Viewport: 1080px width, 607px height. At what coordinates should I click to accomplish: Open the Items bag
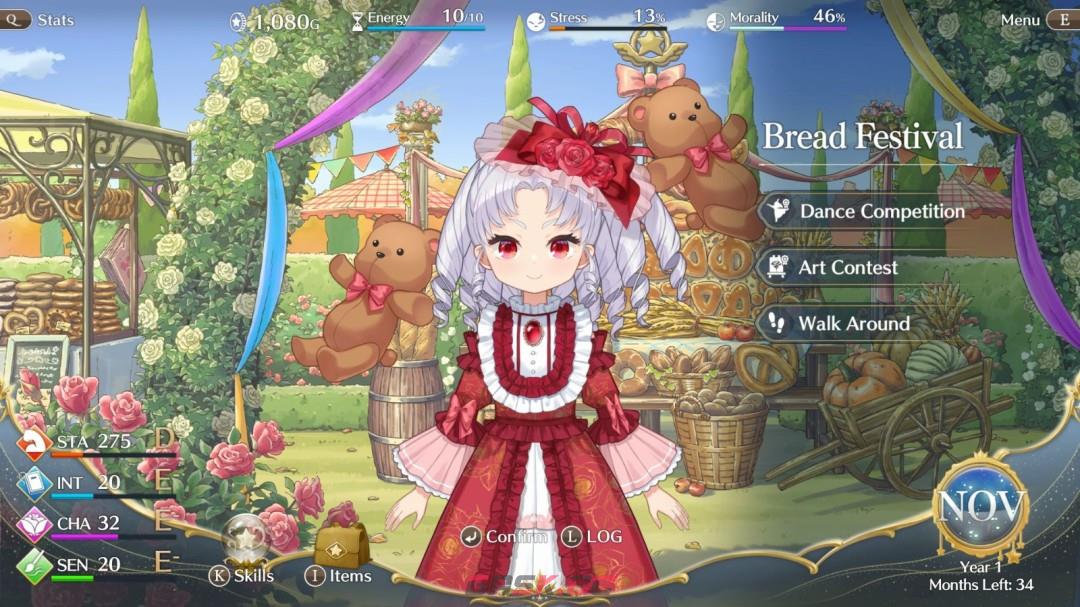click(341, 547)
